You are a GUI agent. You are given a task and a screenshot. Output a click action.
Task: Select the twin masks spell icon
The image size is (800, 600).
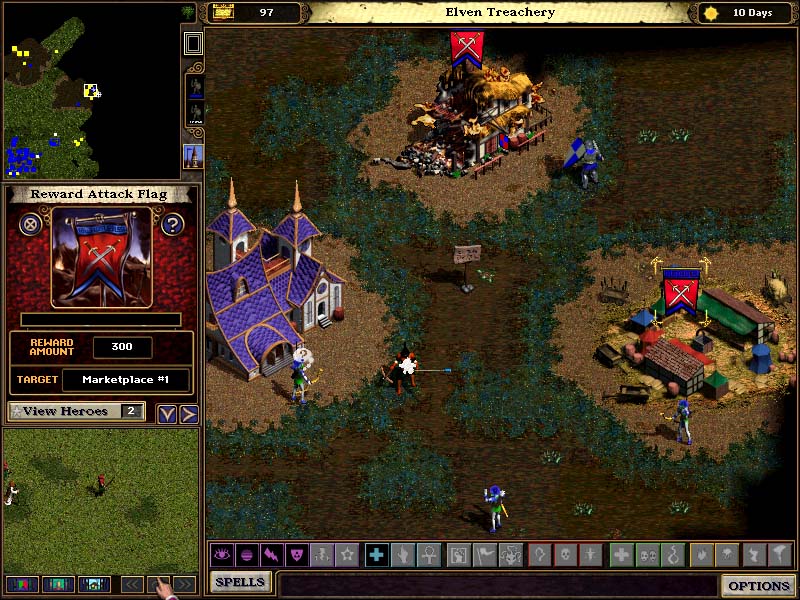click(x=646, y=554)
